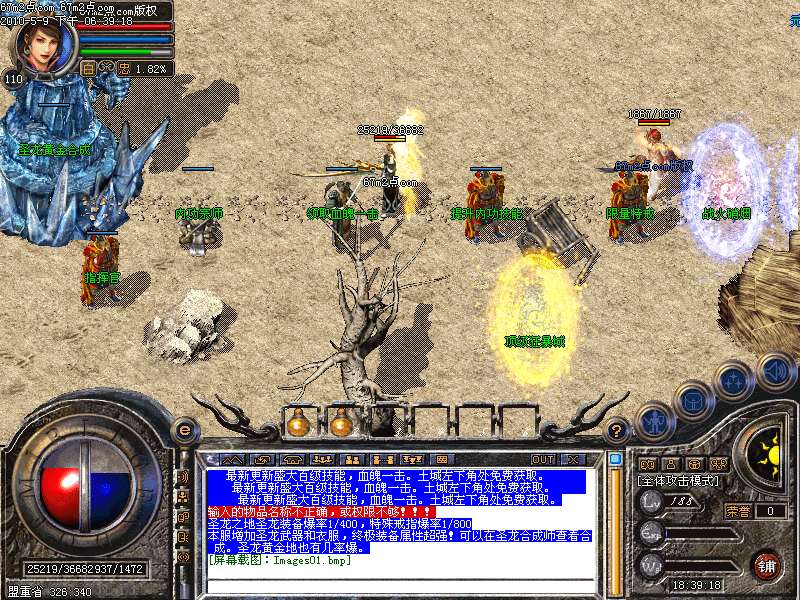
Task: Click the round 'e' button
Action: (x=185, y=430)
